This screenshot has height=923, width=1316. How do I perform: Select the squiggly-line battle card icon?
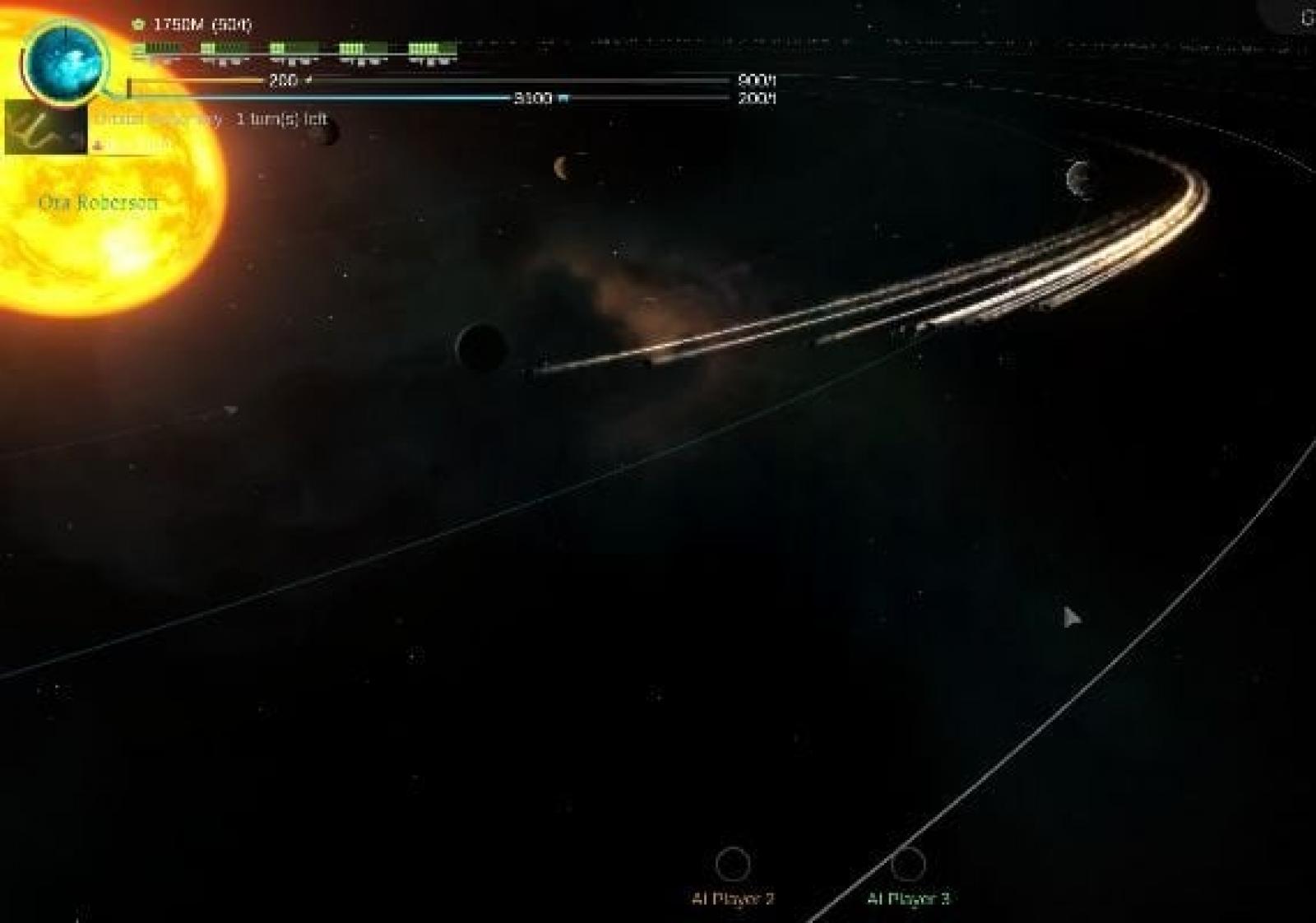coord(45,128)
